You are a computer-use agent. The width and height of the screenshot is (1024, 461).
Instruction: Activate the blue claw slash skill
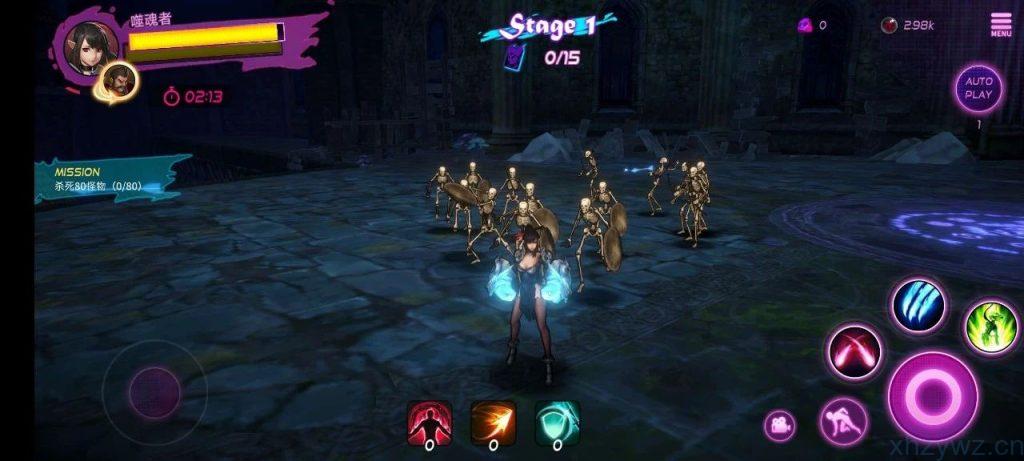[x=918, y=306]
